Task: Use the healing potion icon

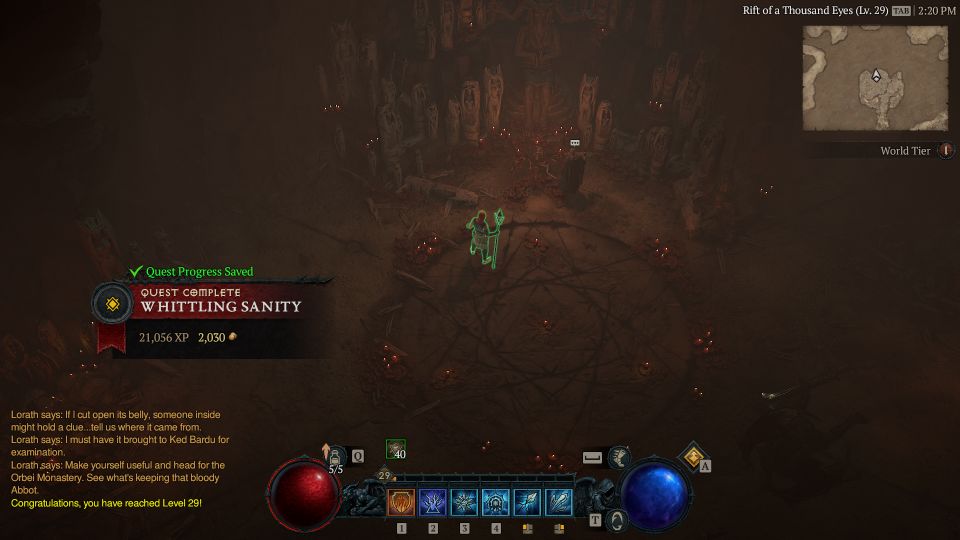Action: click(x=337, y=456)
